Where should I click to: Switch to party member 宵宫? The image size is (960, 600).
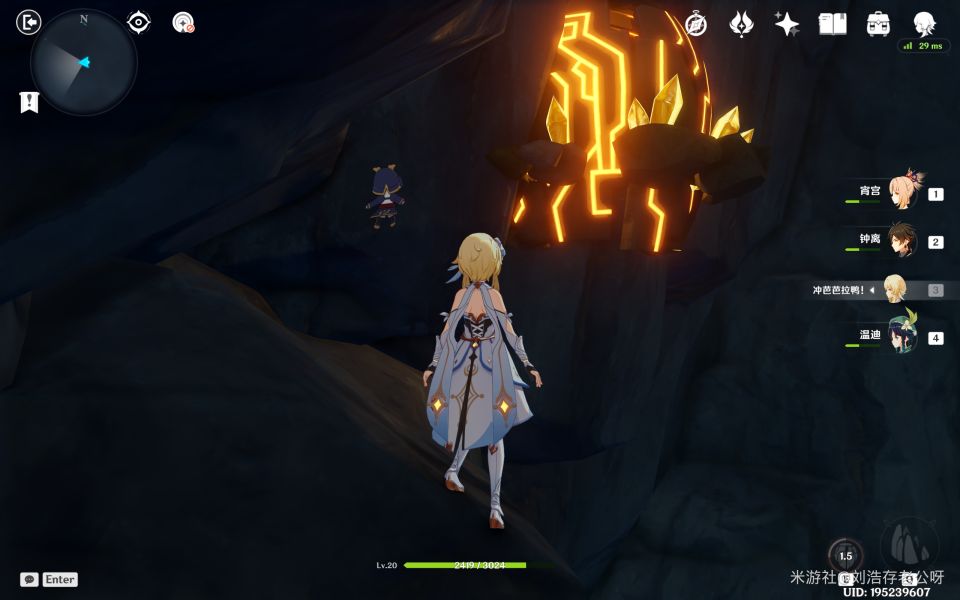click(x=902, y=191)
